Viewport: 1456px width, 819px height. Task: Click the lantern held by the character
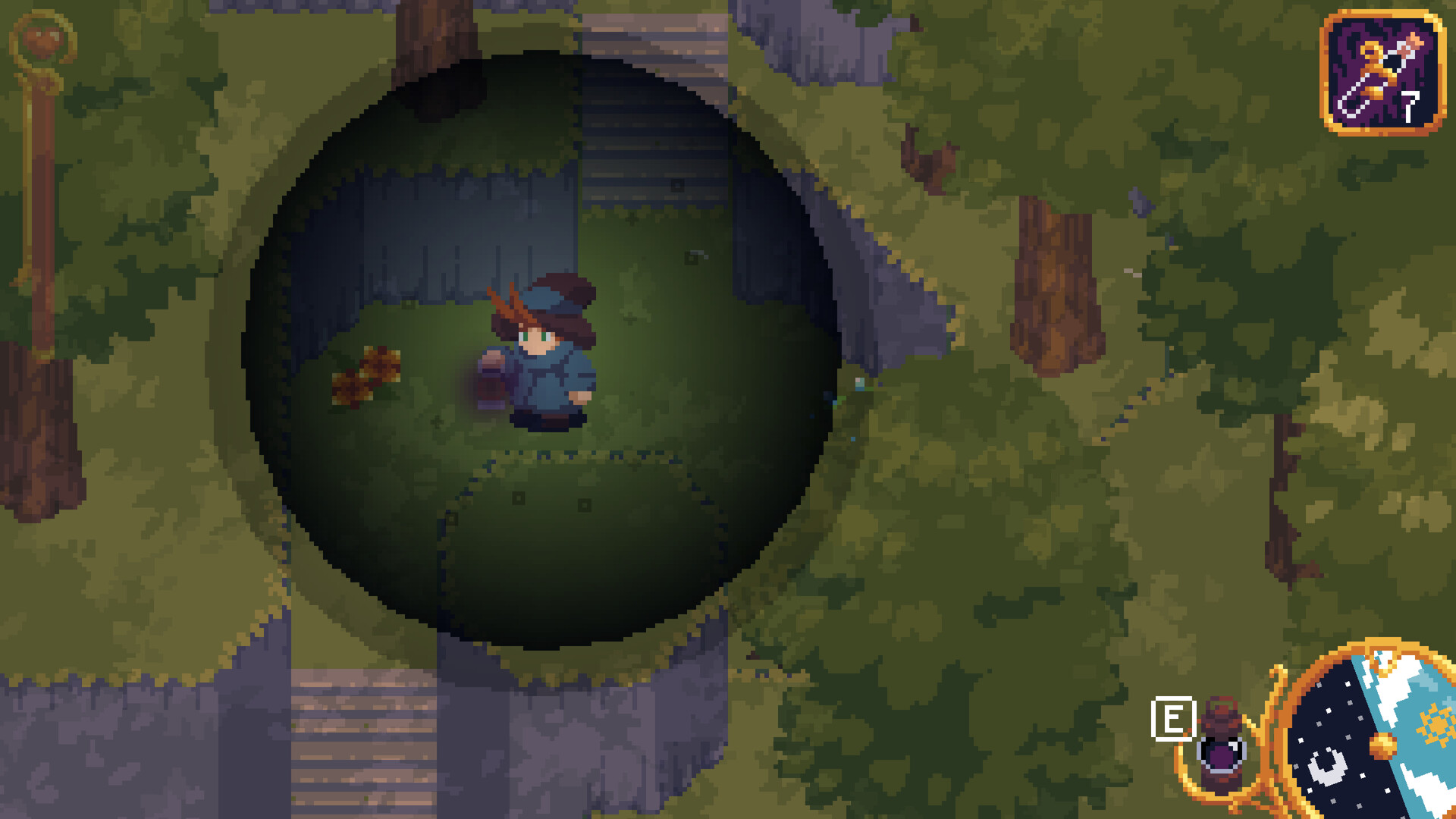tap(491, 387)
